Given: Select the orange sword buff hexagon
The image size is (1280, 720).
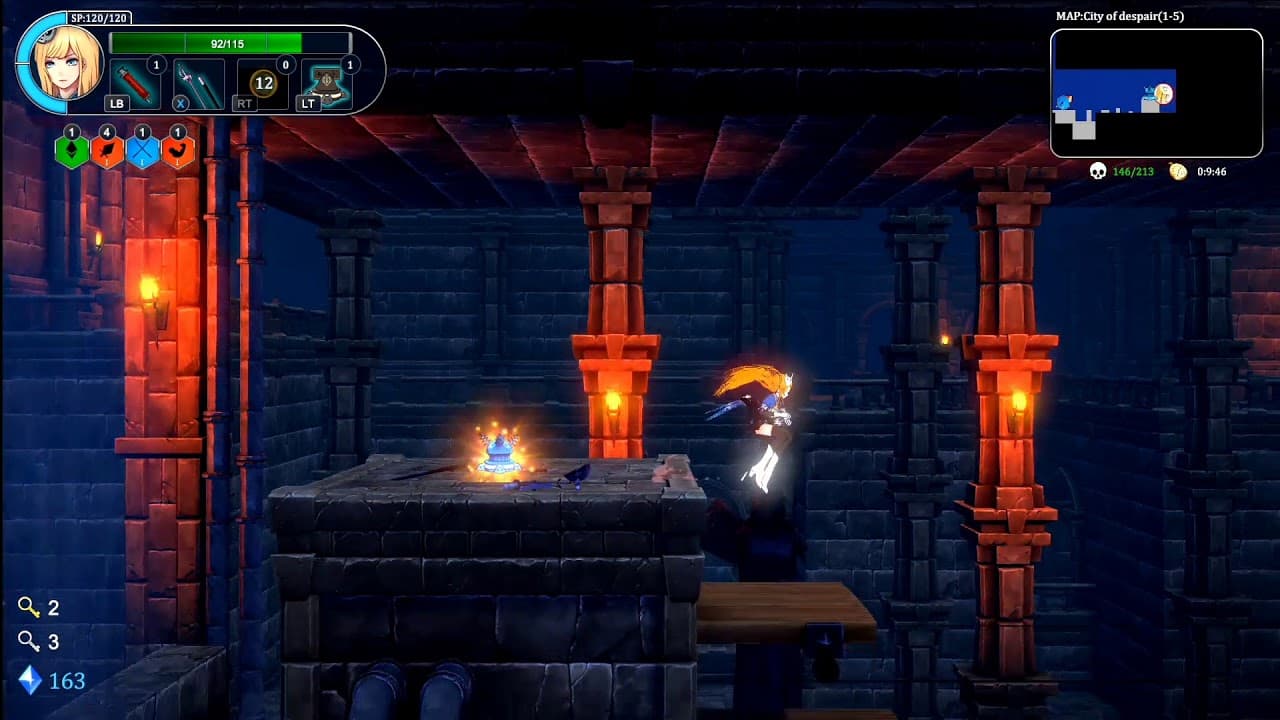Looking at the screenshot, I should click(x=108, y=151).
